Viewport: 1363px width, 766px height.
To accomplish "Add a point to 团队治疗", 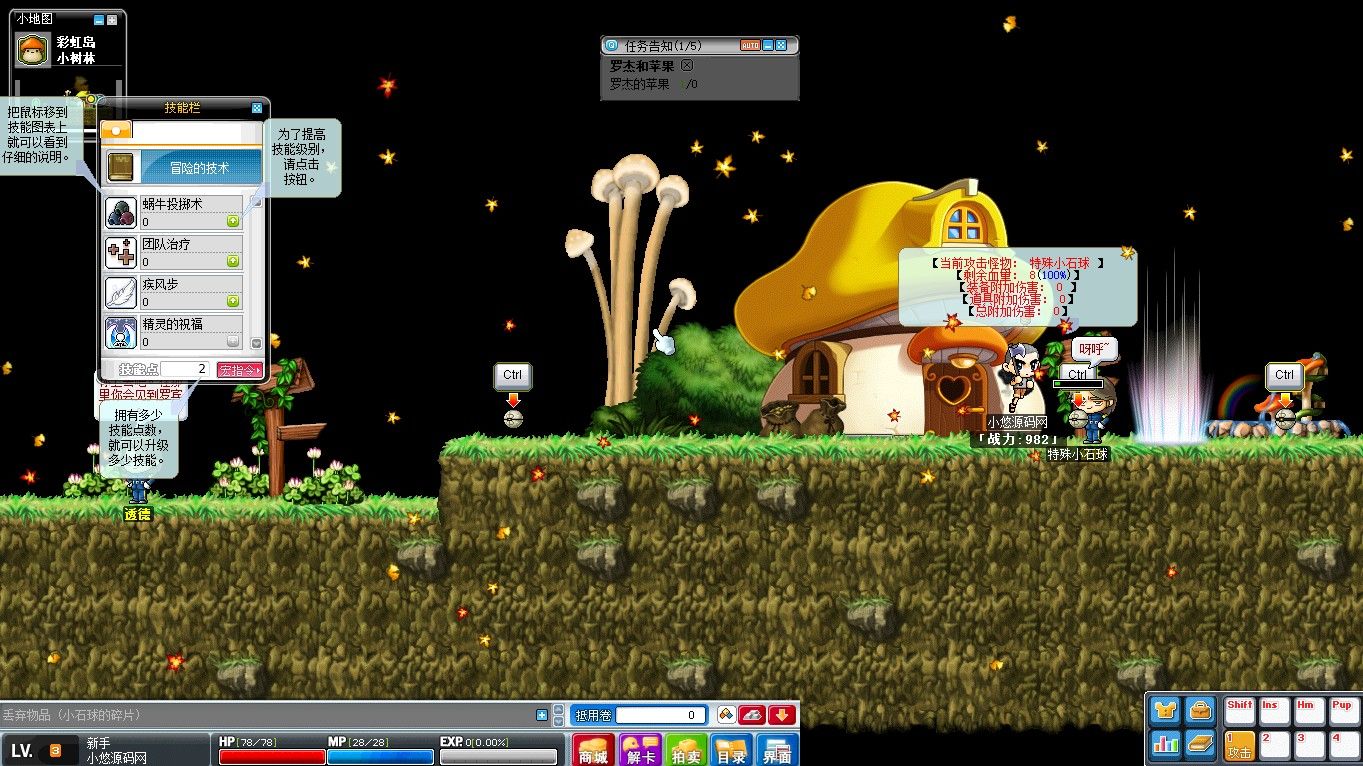I will click(x=233, y=261).
